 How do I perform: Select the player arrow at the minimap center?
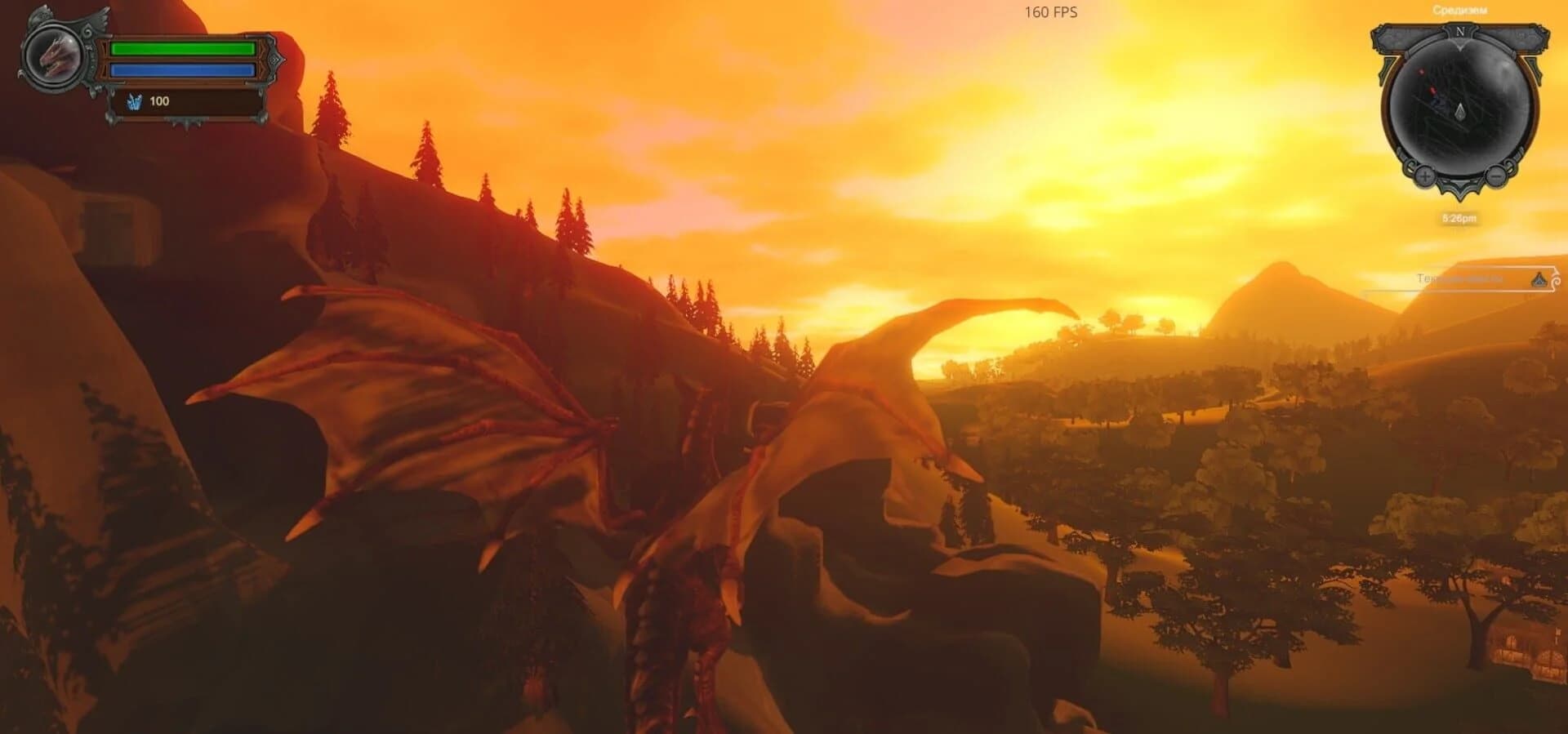[1459, 113]
